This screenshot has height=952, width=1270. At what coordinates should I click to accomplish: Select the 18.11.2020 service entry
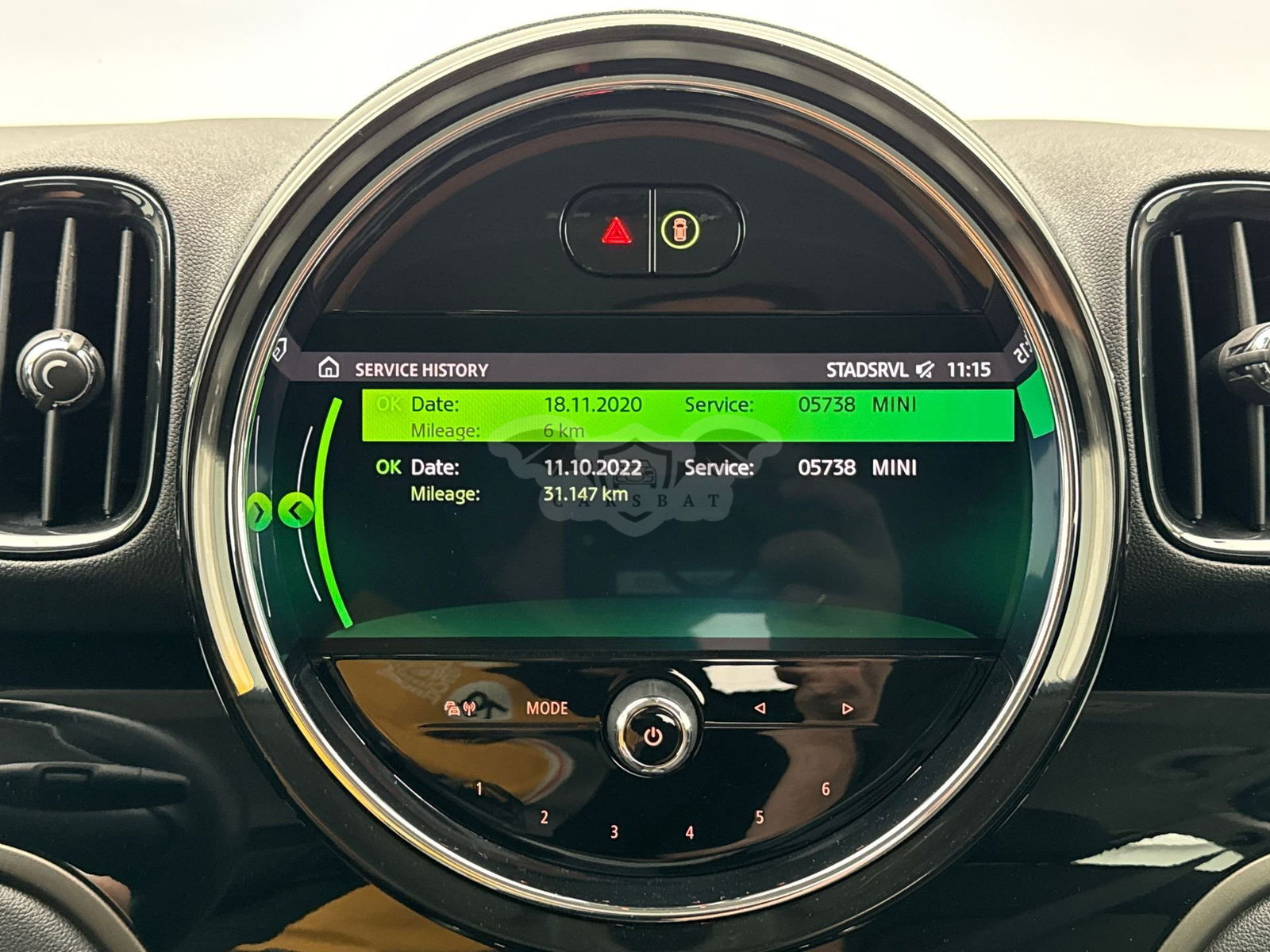click(687, 416)
